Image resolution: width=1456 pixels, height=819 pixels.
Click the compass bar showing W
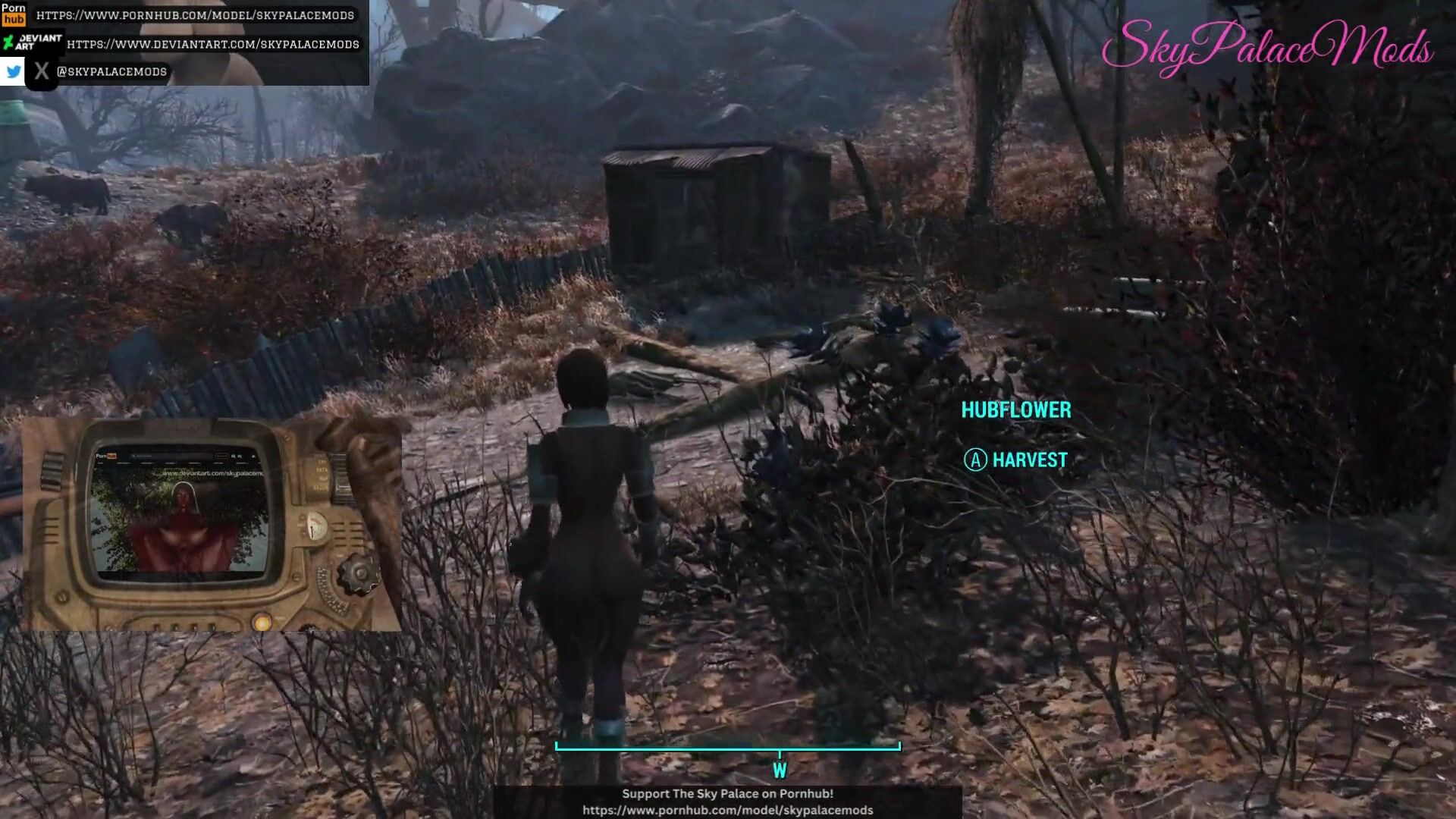click(728, 748)
